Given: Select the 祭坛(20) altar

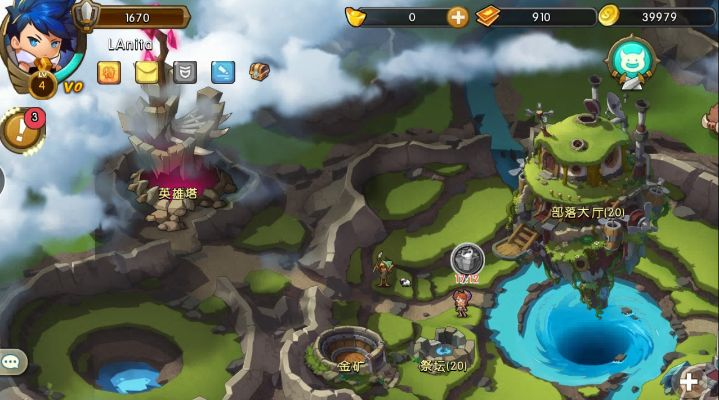Looking at the screenshot, I should pos(443,350).
